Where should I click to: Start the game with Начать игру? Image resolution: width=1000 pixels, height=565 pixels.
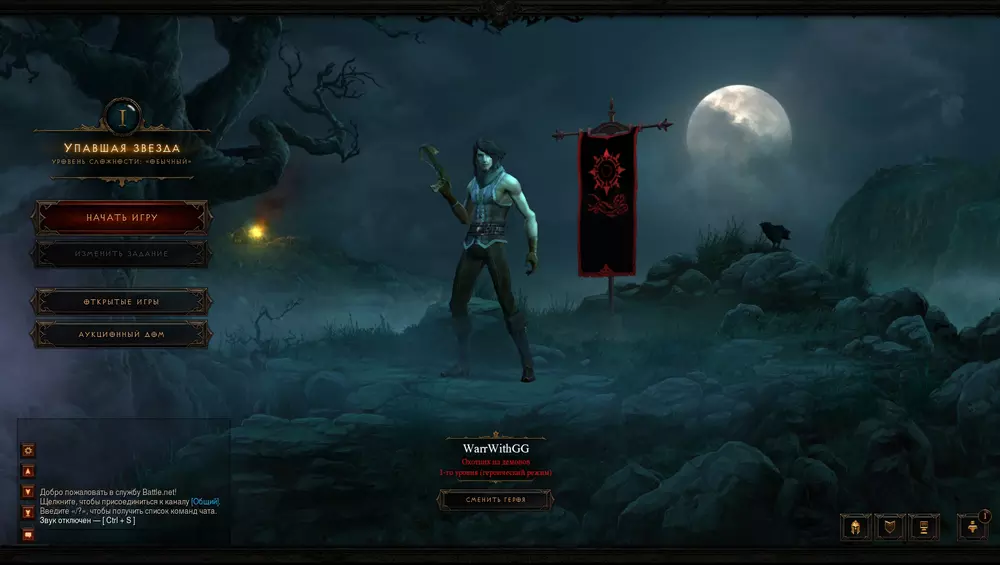pyautogui.click(x=121, y=217)
